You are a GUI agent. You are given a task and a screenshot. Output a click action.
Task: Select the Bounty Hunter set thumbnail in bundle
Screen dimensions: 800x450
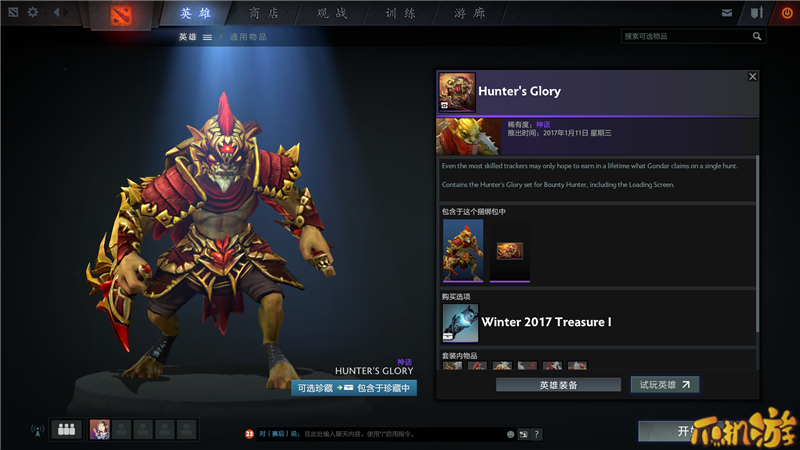463,250
